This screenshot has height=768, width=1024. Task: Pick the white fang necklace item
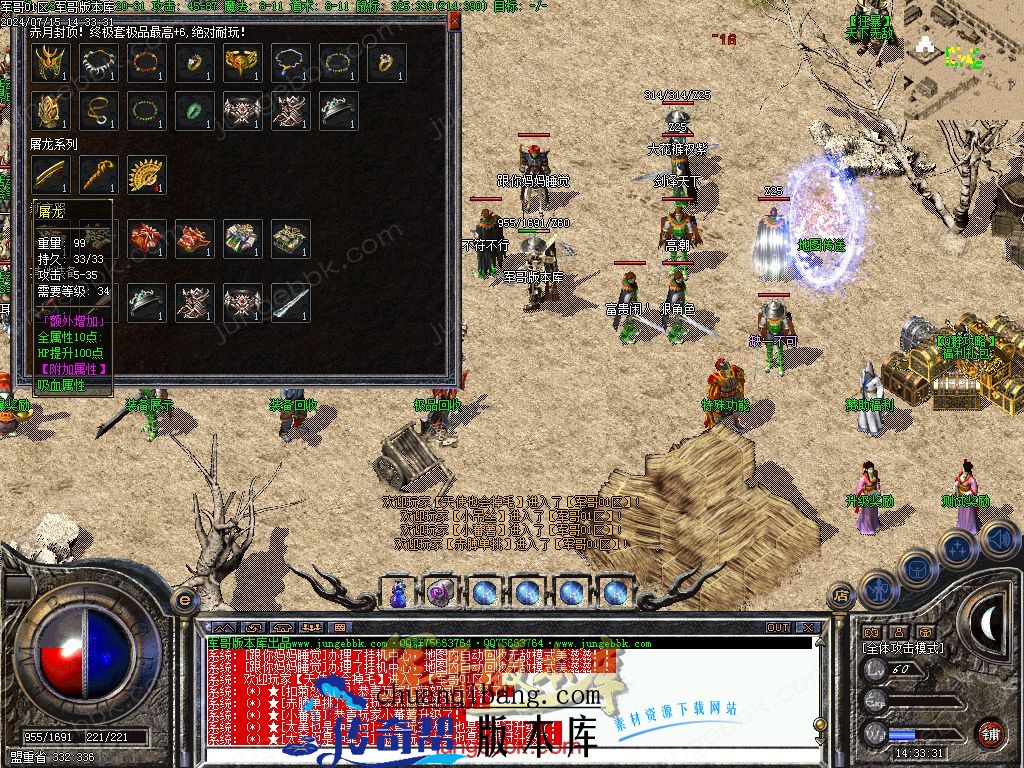(x=98, y=63)
